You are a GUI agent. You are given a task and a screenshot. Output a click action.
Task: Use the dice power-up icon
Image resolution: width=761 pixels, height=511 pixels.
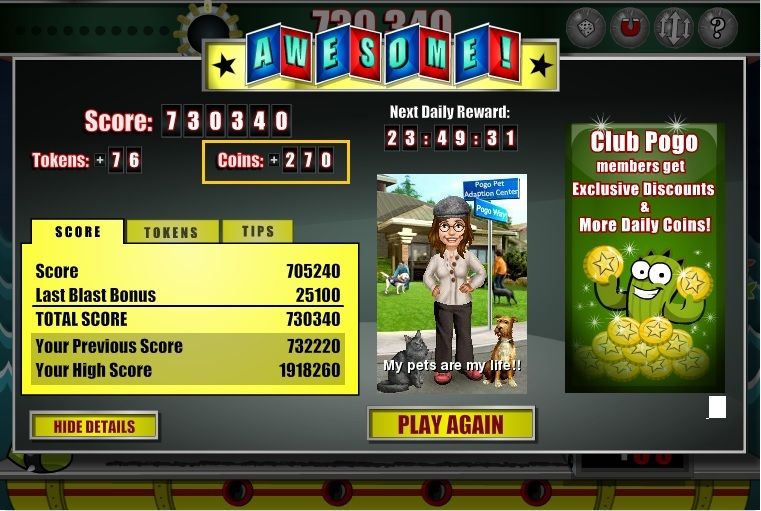coord(585,28)
